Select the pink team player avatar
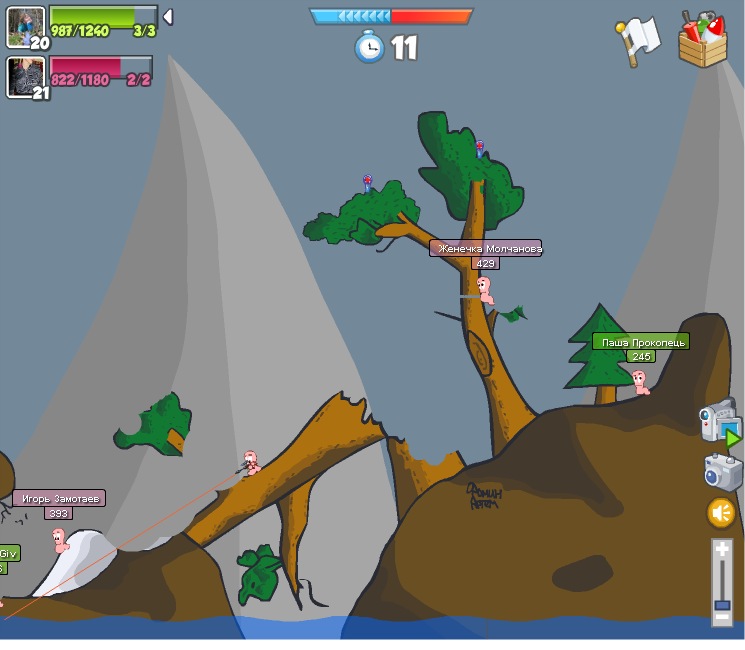 25,76
